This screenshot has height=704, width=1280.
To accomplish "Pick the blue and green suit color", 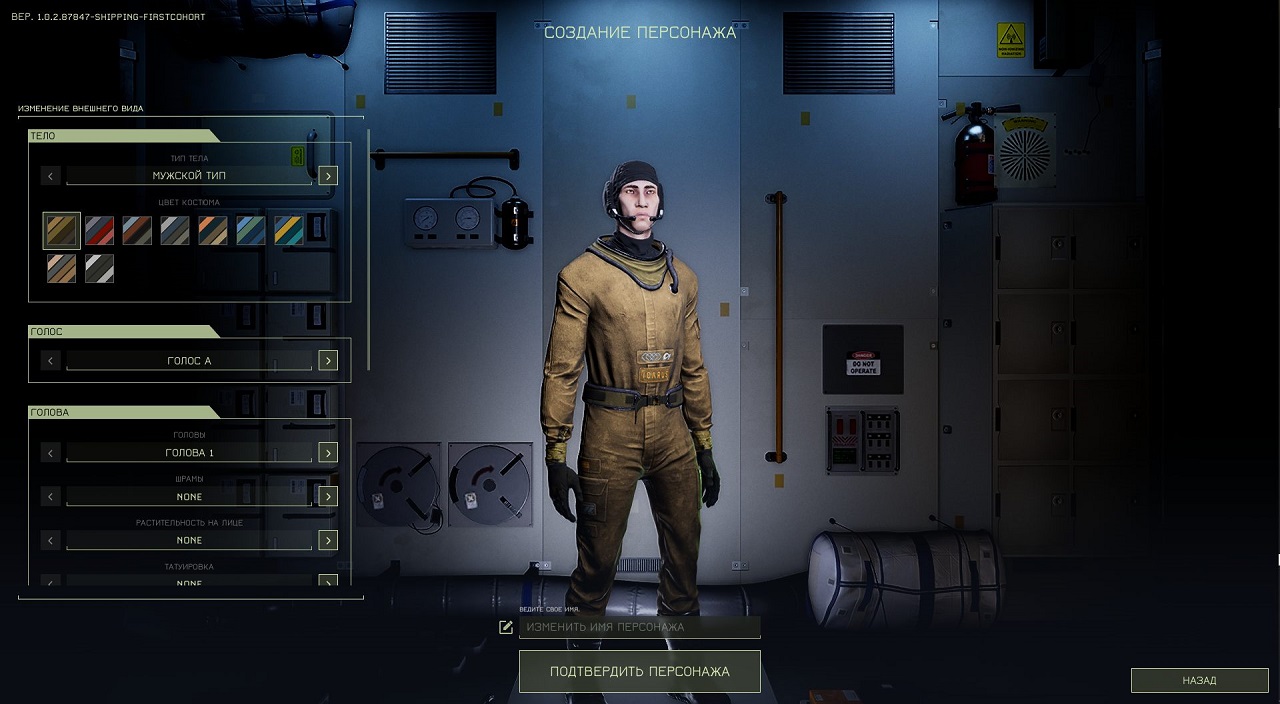I will coord(251,231).
